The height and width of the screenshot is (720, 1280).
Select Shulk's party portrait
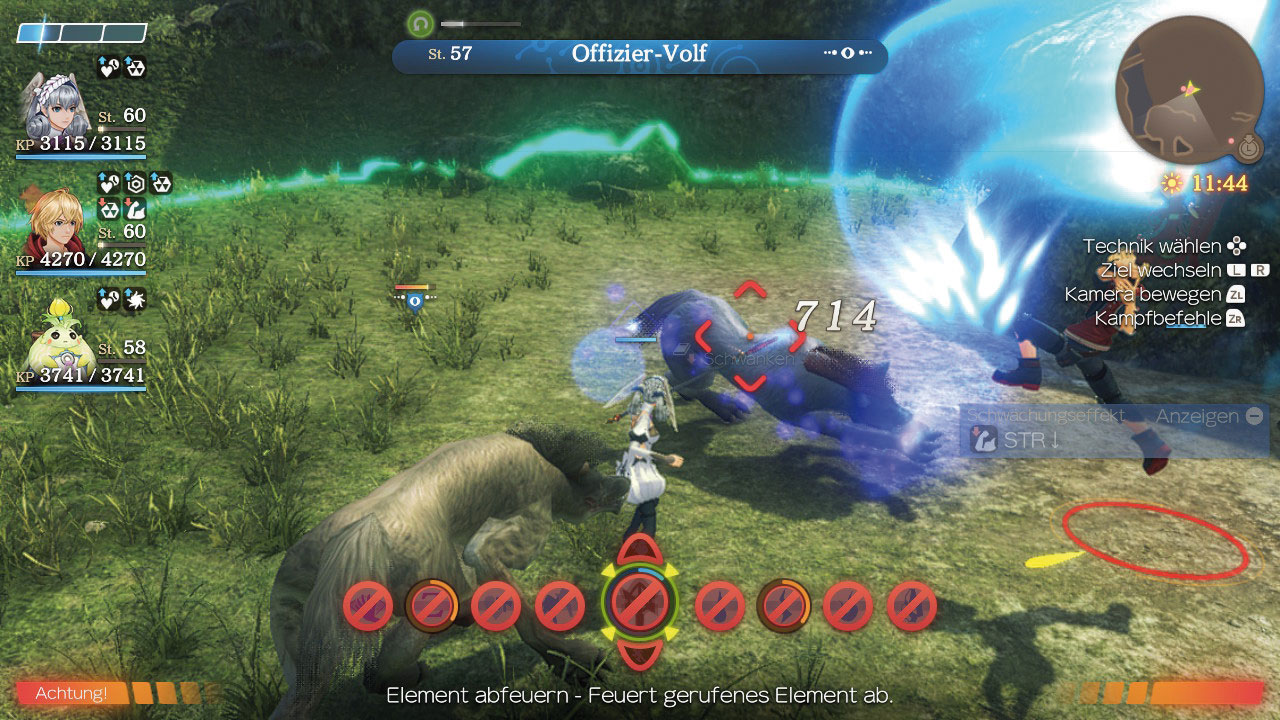pos(55,222)
